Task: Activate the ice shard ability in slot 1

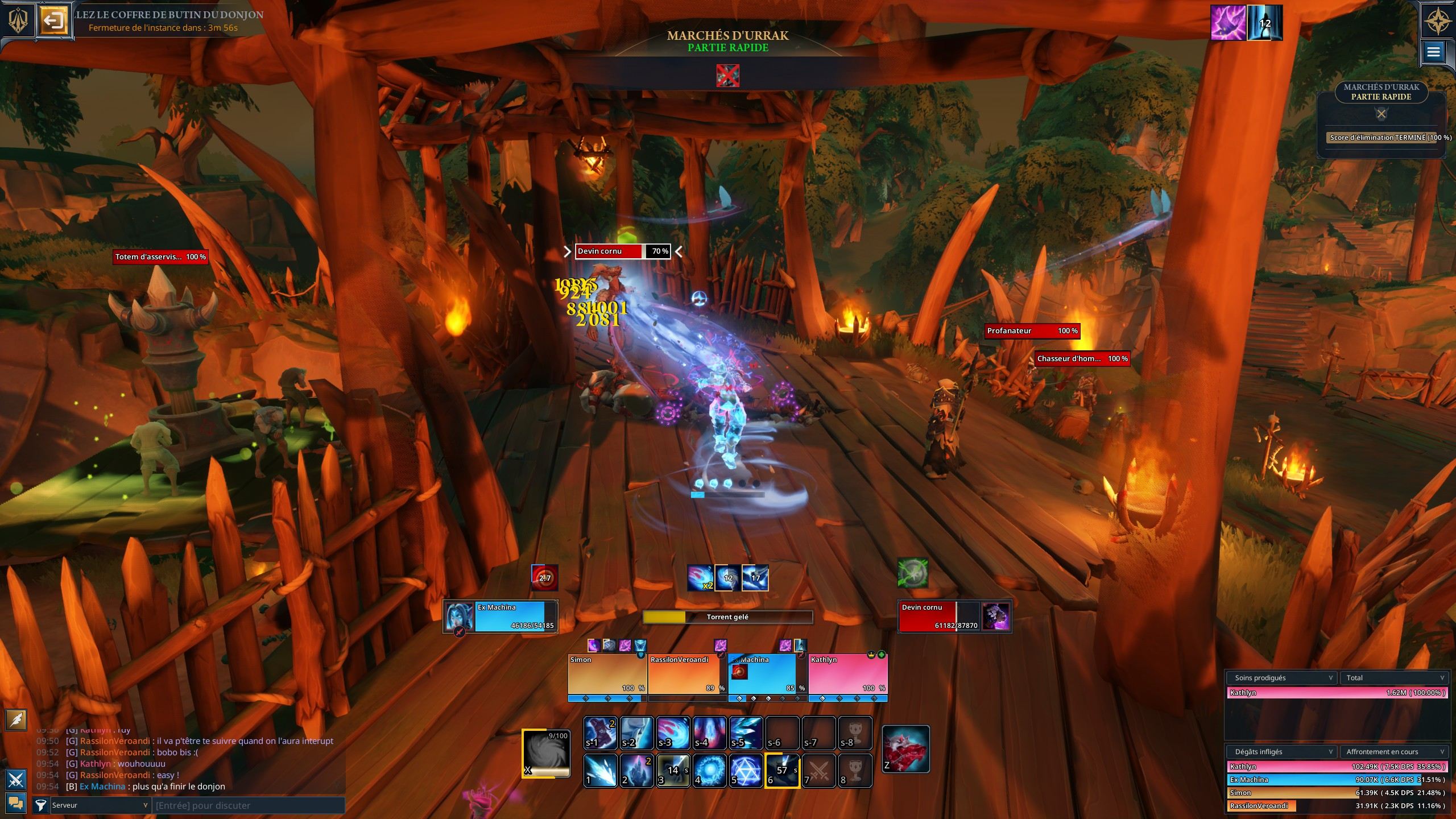Action: pyautogui.click(x=601, y=770)
